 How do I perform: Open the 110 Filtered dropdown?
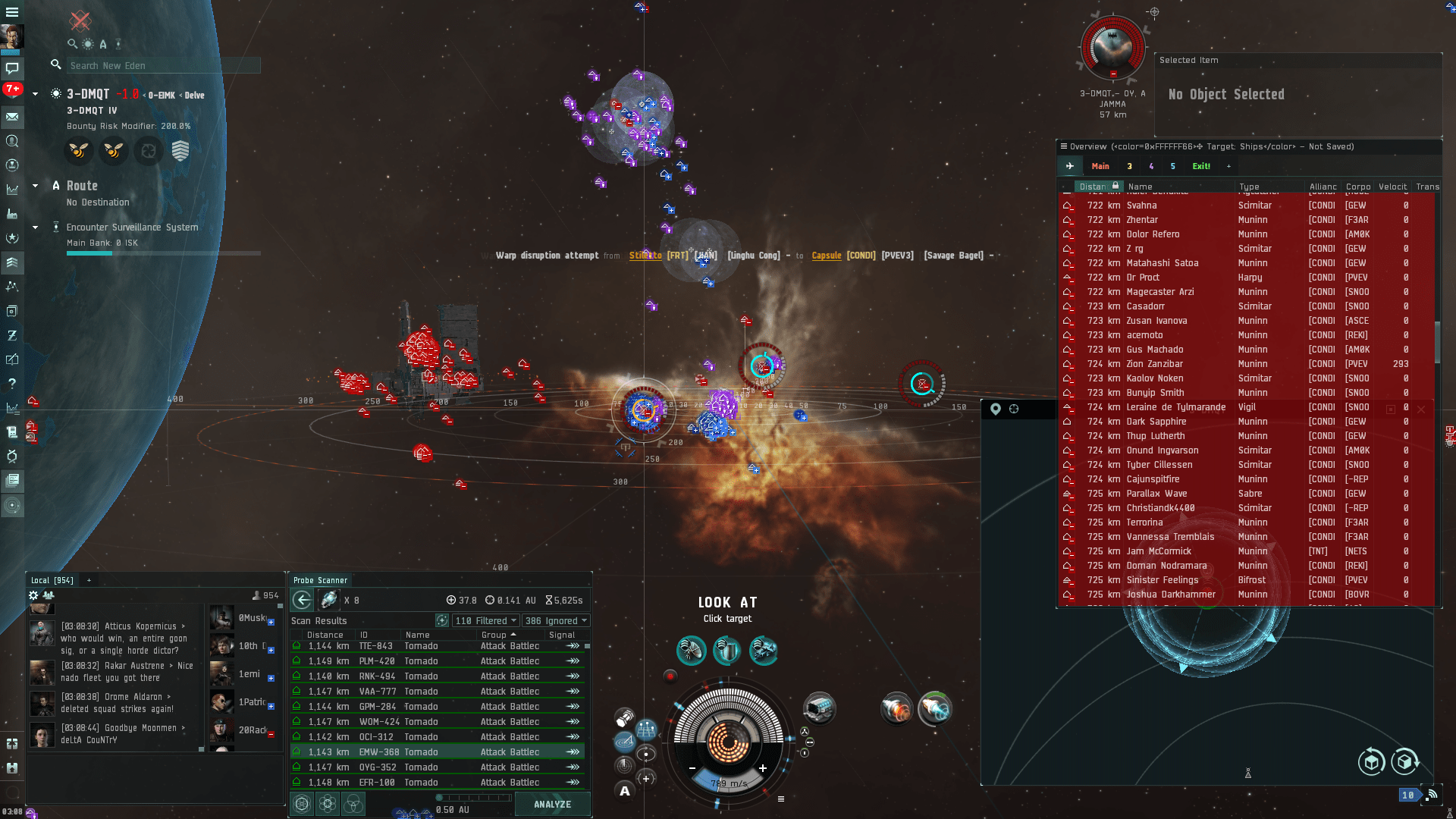(485, 621)
